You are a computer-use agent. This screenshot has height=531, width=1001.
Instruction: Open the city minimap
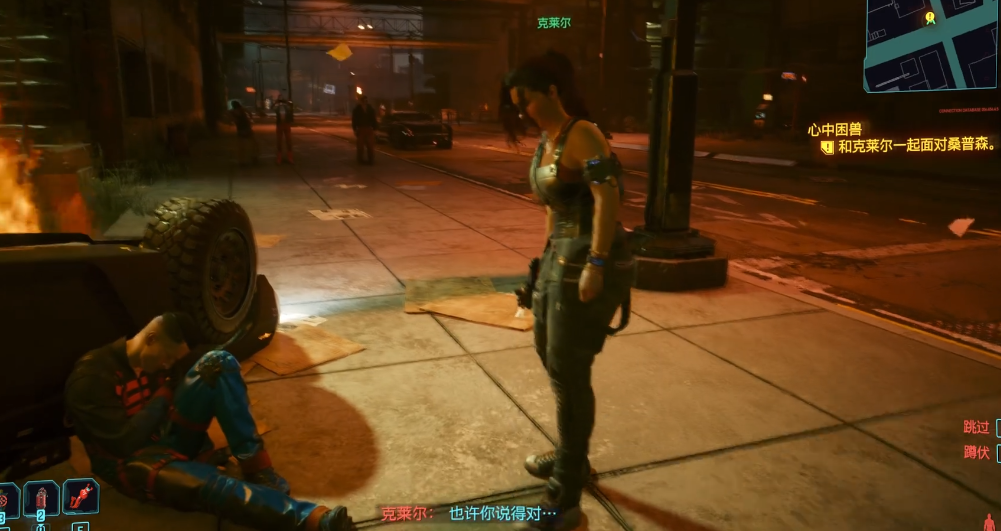click(932, 46)
